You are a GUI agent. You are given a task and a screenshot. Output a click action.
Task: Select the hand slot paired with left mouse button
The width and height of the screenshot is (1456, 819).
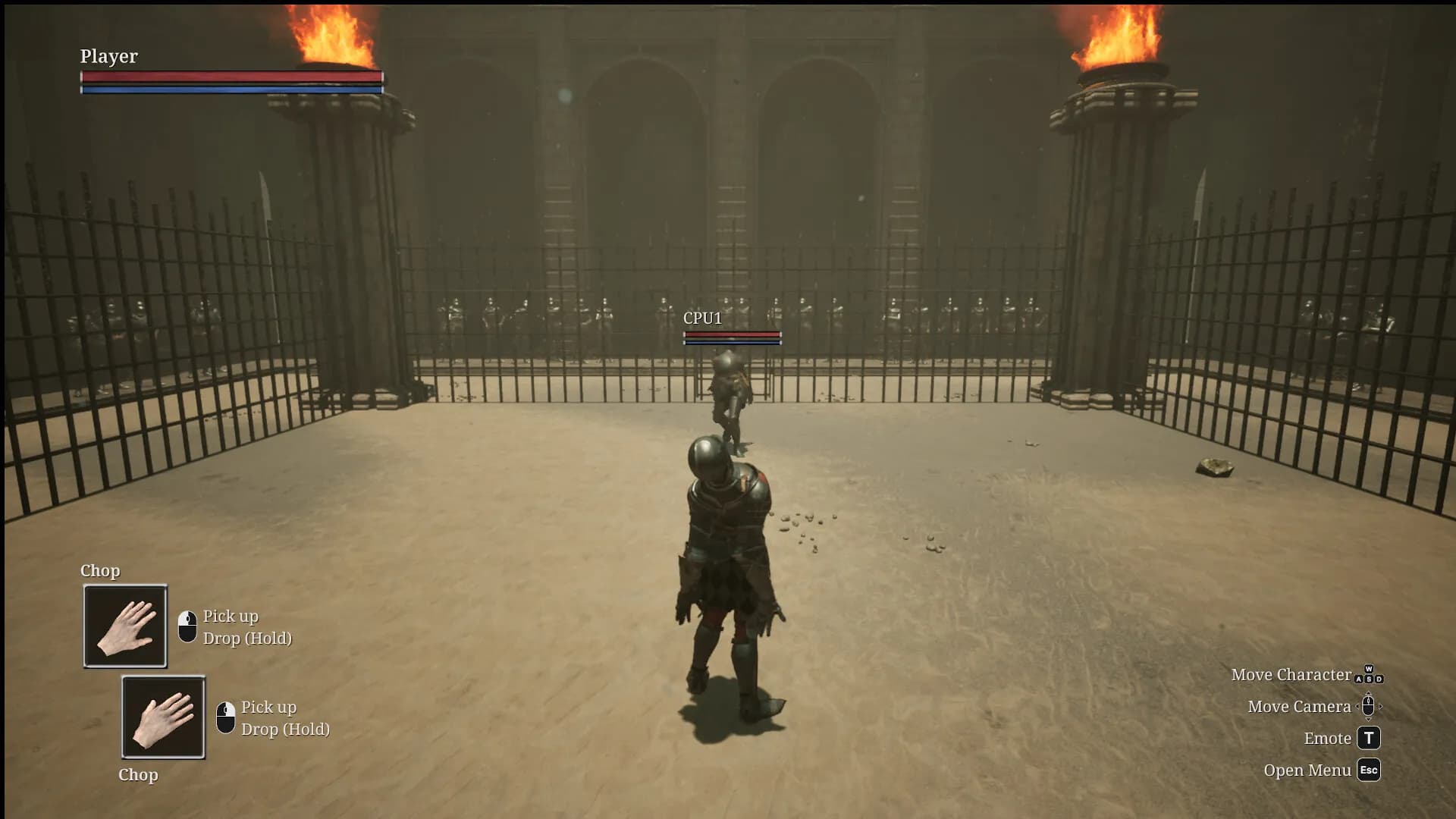click(125, 626)
